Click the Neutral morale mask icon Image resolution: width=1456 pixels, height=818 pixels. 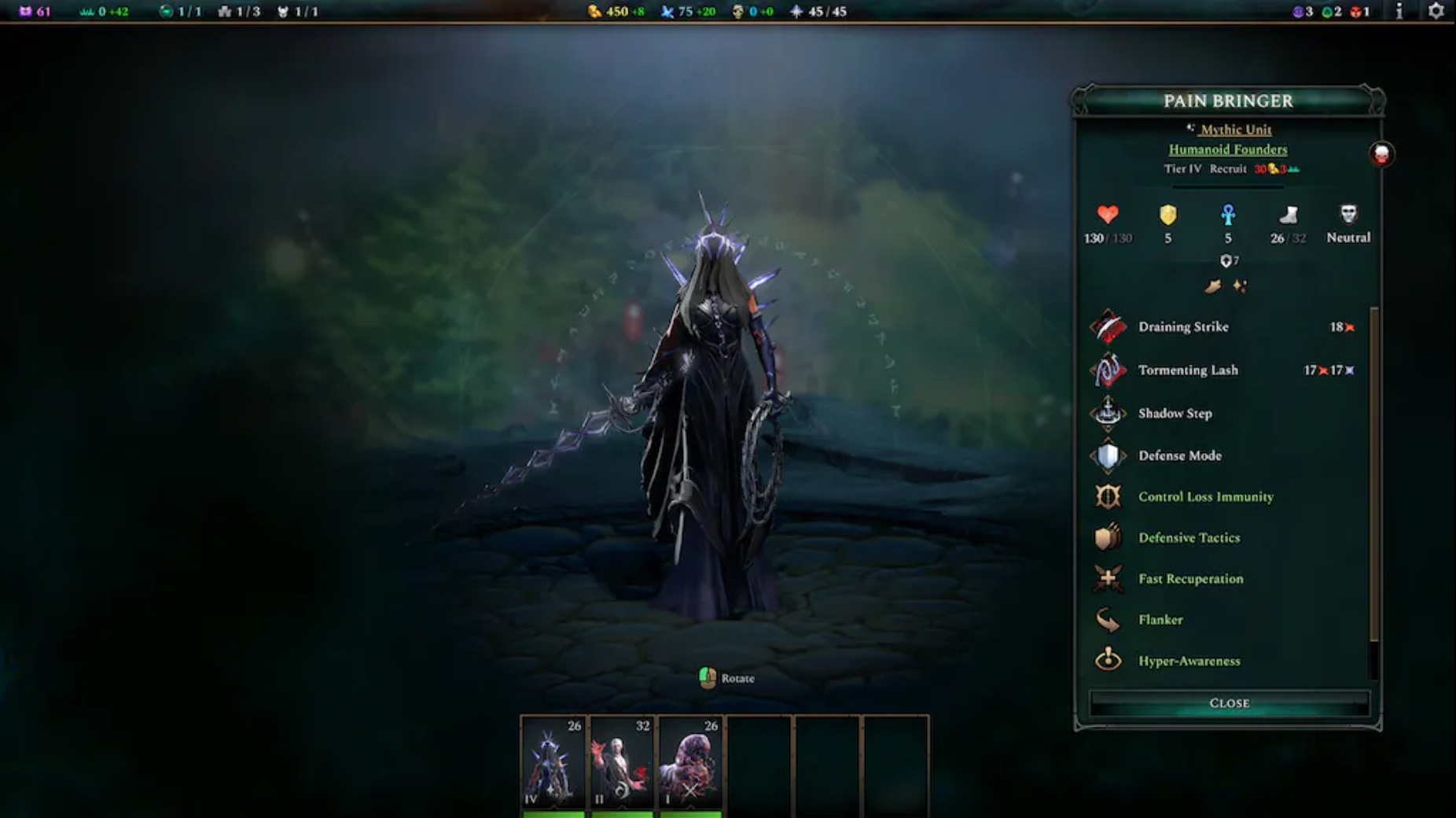[1348, 215]
